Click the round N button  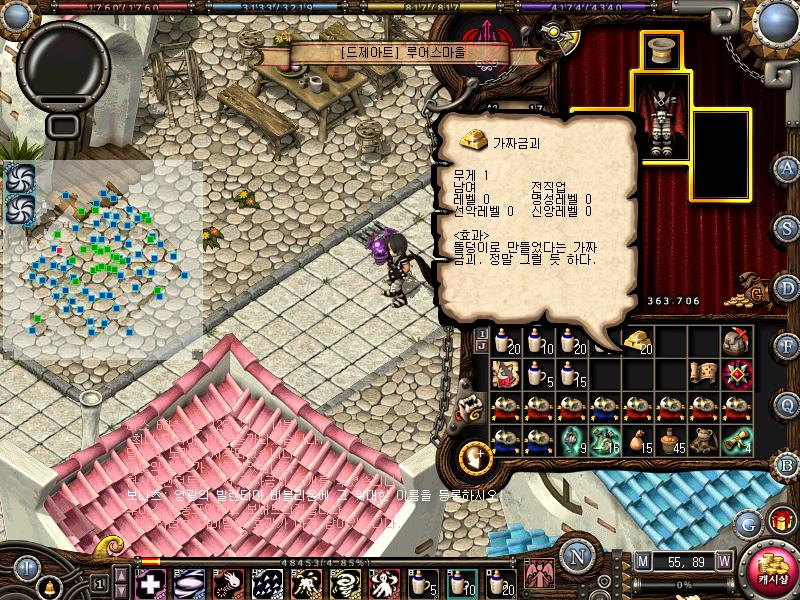click(575, 556)
